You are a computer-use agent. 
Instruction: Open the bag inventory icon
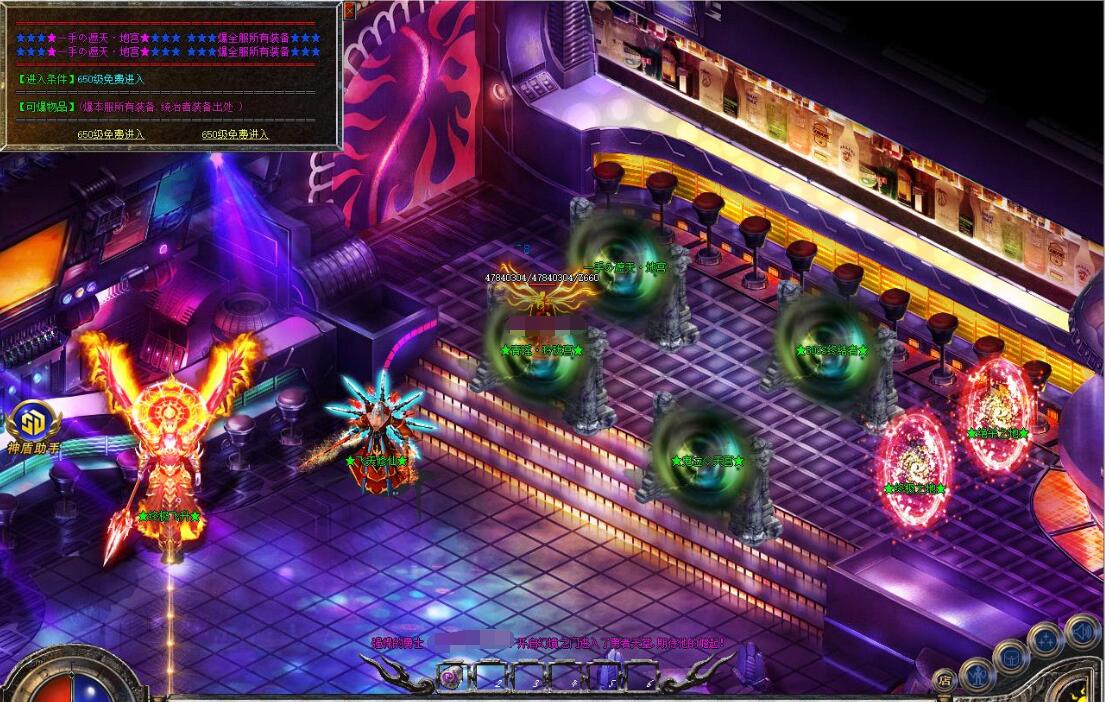1010,656
